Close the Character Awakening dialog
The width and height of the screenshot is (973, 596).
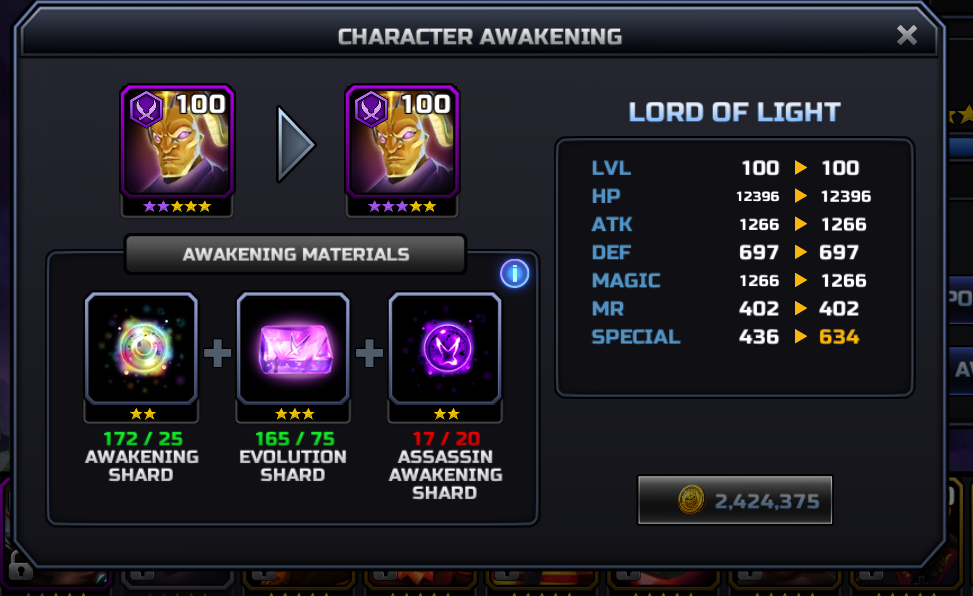pos(906,36)
